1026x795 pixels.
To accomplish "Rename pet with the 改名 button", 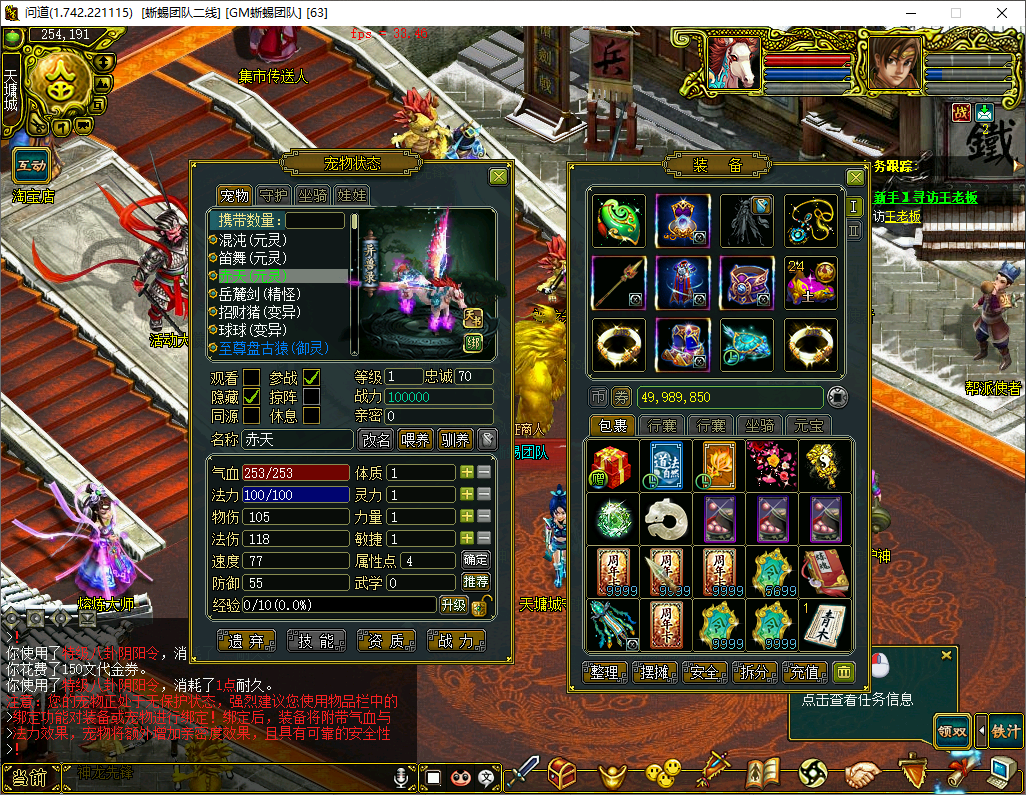I will 376,439.
